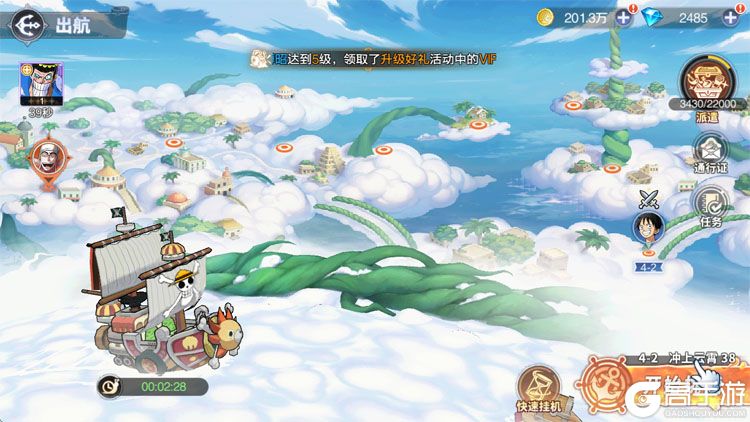Viewport: 750px width, 422px height.
Task: Open the Blackbeard player avatar portrait
Action: click(42, 84)
